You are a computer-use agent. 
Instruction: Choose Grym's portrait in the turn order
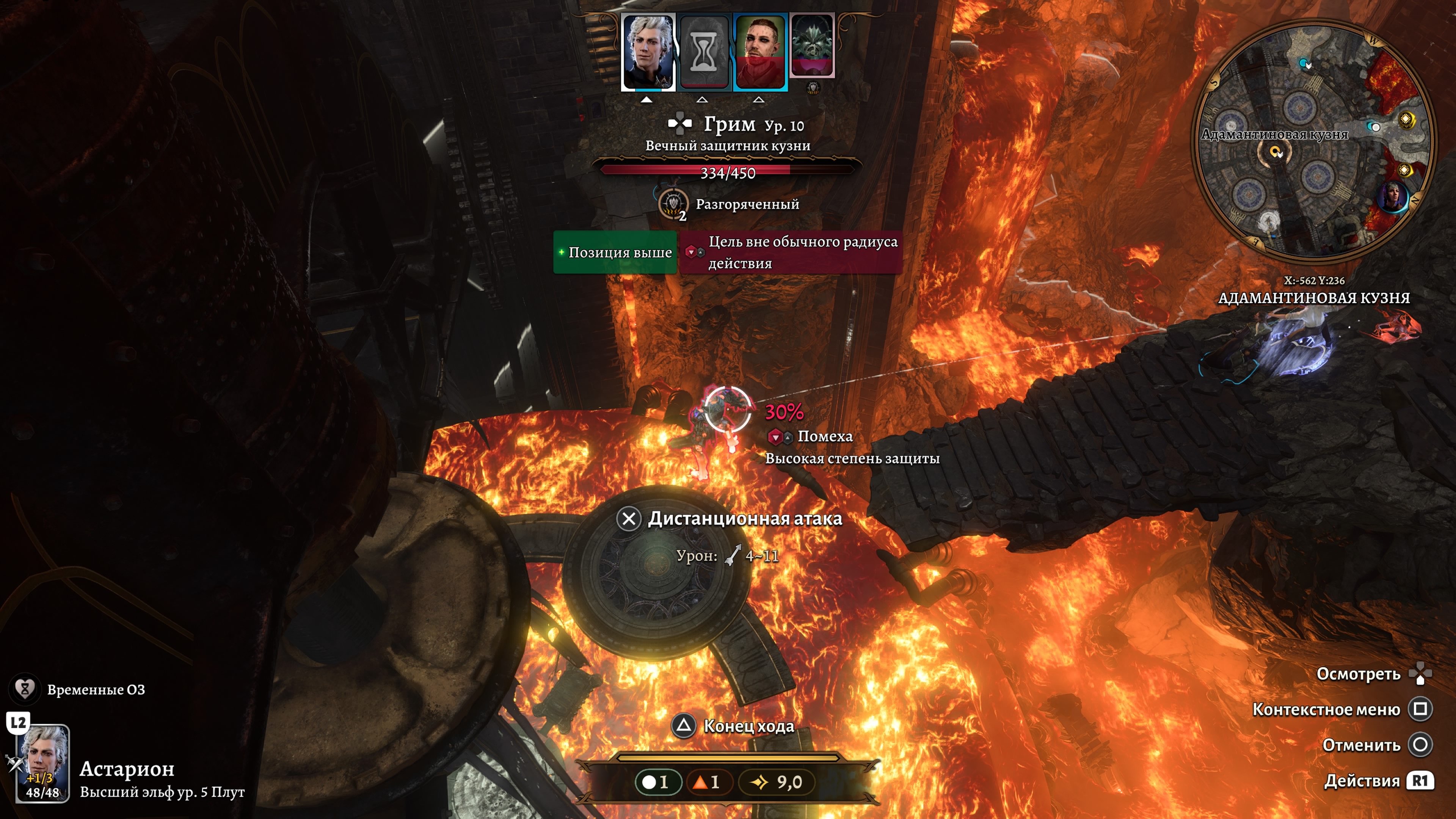[812, 46]
